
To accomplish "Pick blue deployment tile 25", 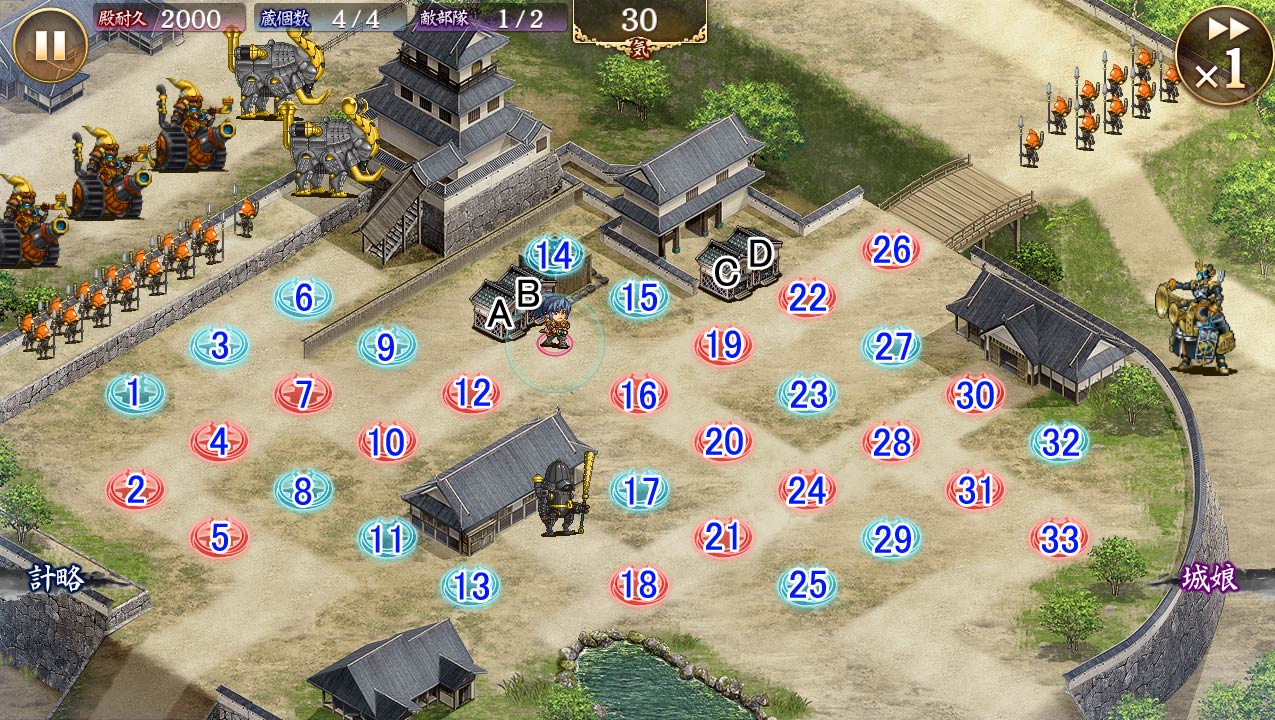I will point(807,585).
